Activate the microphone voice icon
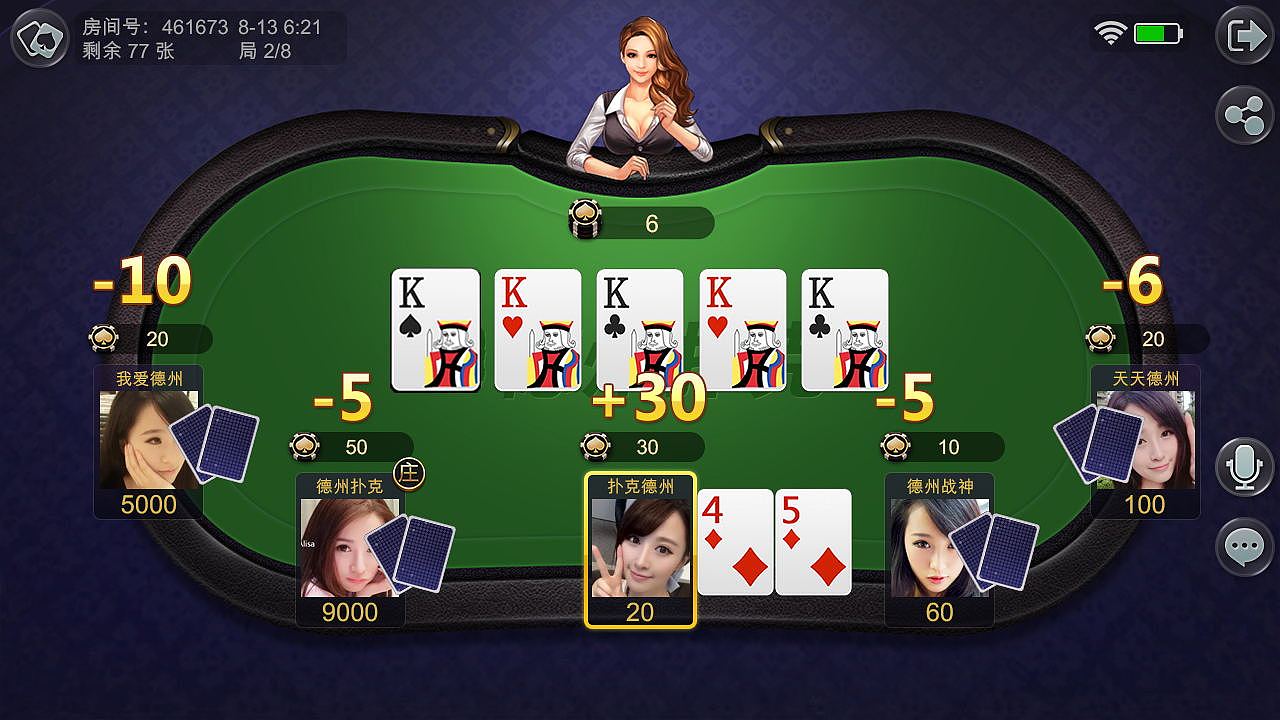Screen dimensions: 1280x720 pyautogui.click(x=1243, y=467)
